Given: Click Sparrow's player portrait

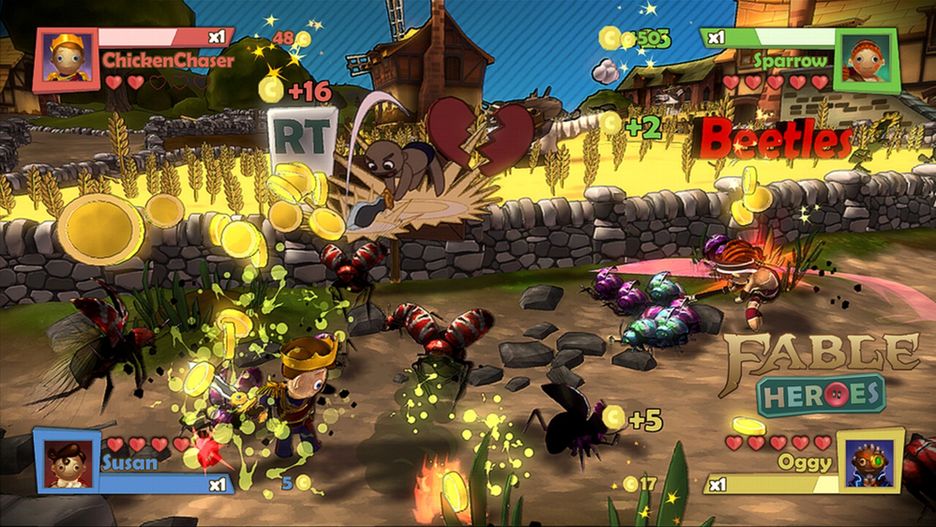Looking at the screenshot, I should (x=867, y=60).
